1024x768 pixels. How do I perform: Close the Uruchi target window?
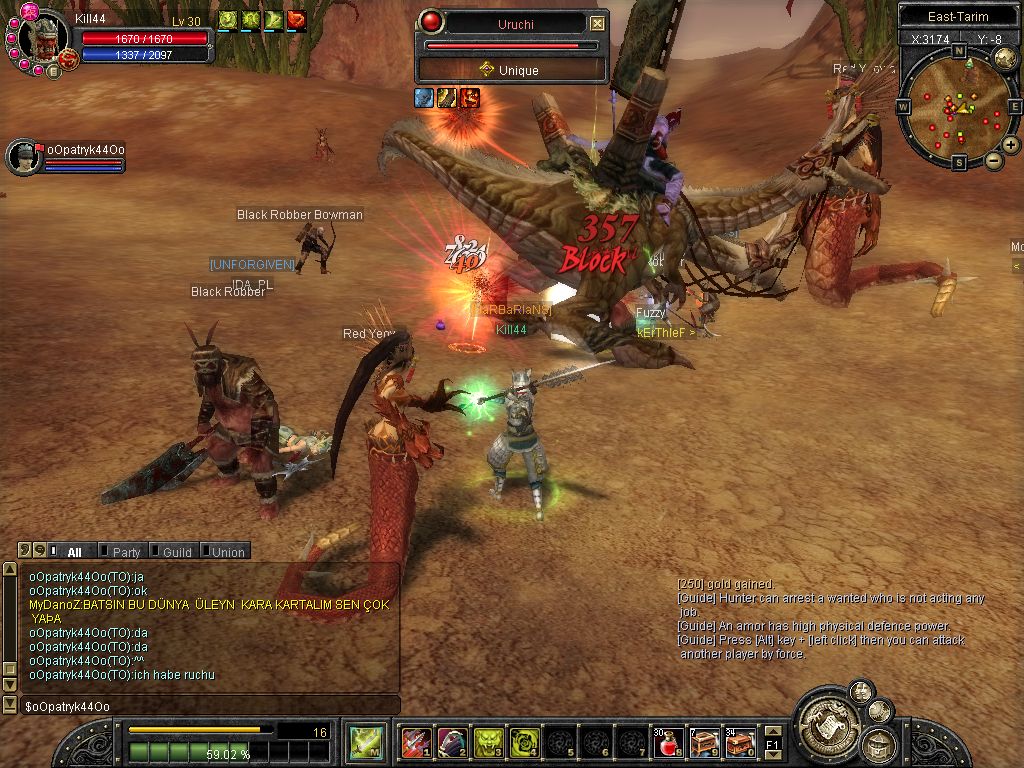597,23
